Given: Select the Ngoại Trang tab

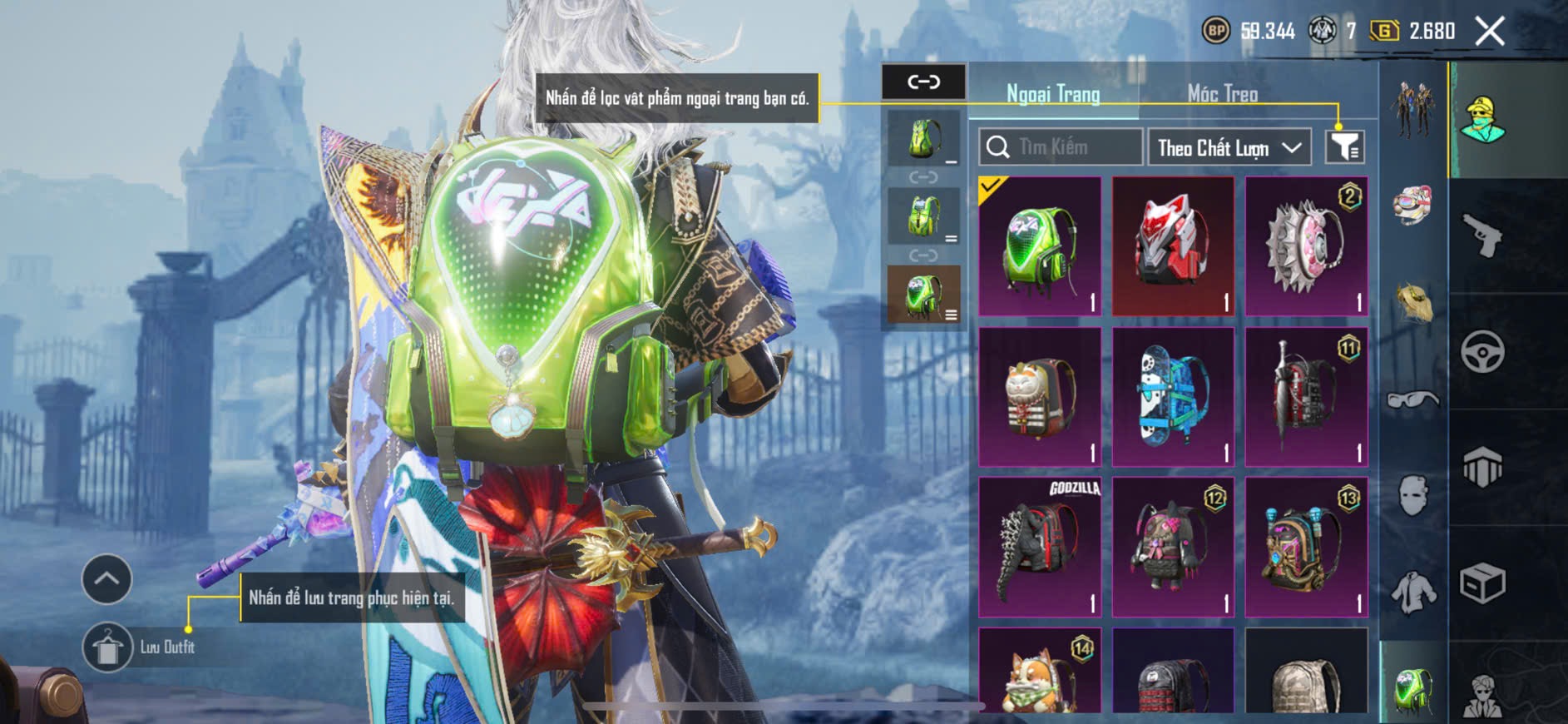Looking at the screenshot, I should [1053, 94].
